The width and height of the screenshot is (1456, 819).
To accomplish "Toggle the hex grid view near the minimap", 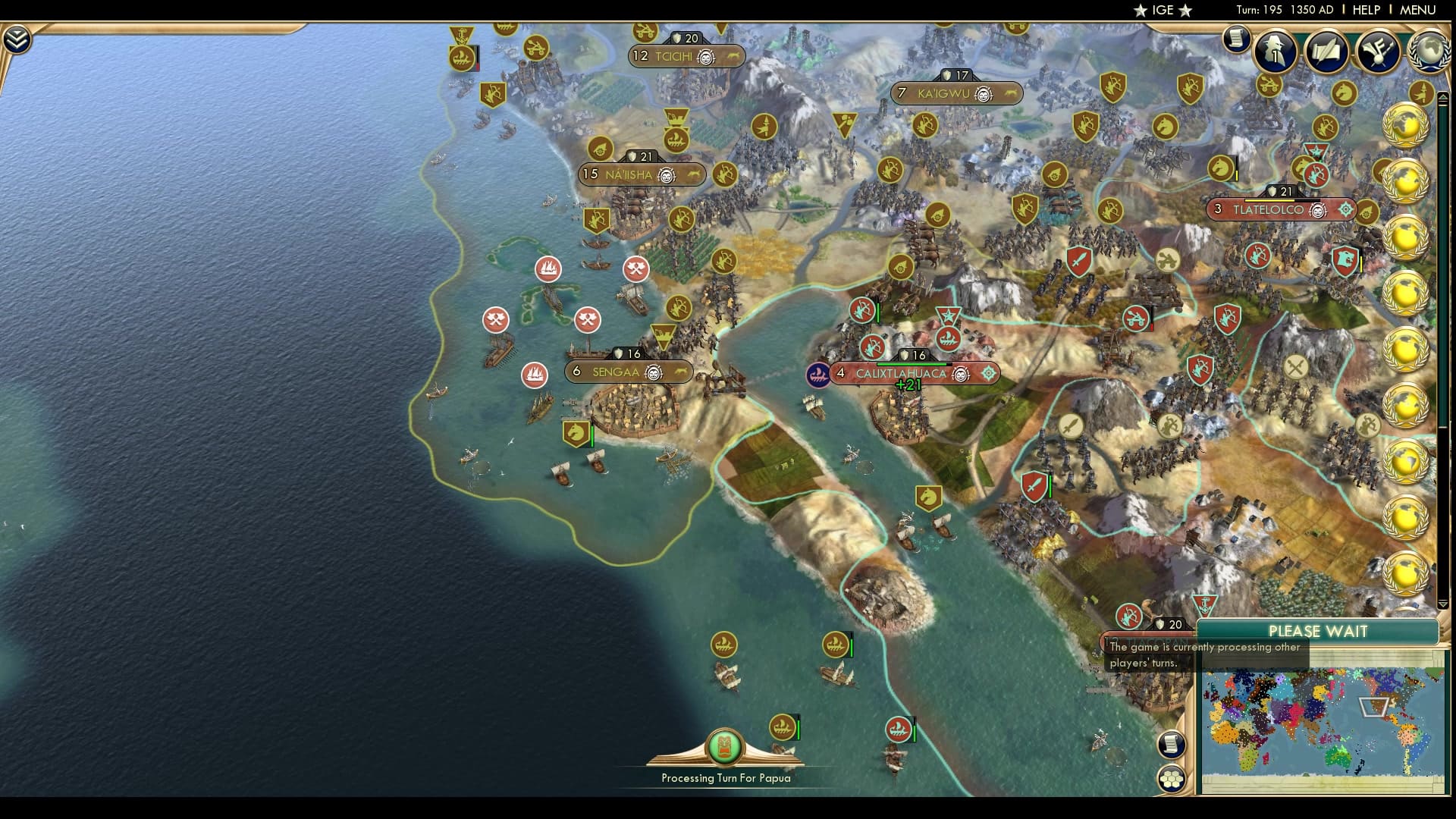I will pos(1172,778).
